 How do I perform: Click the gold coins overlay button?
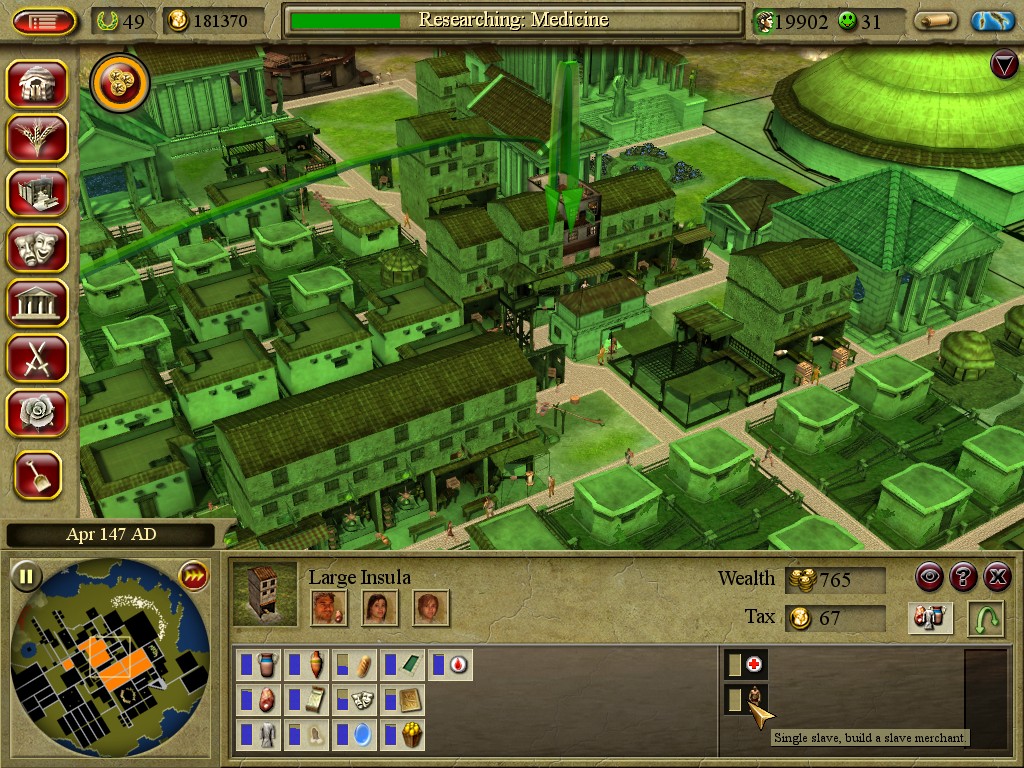(120, 84)
